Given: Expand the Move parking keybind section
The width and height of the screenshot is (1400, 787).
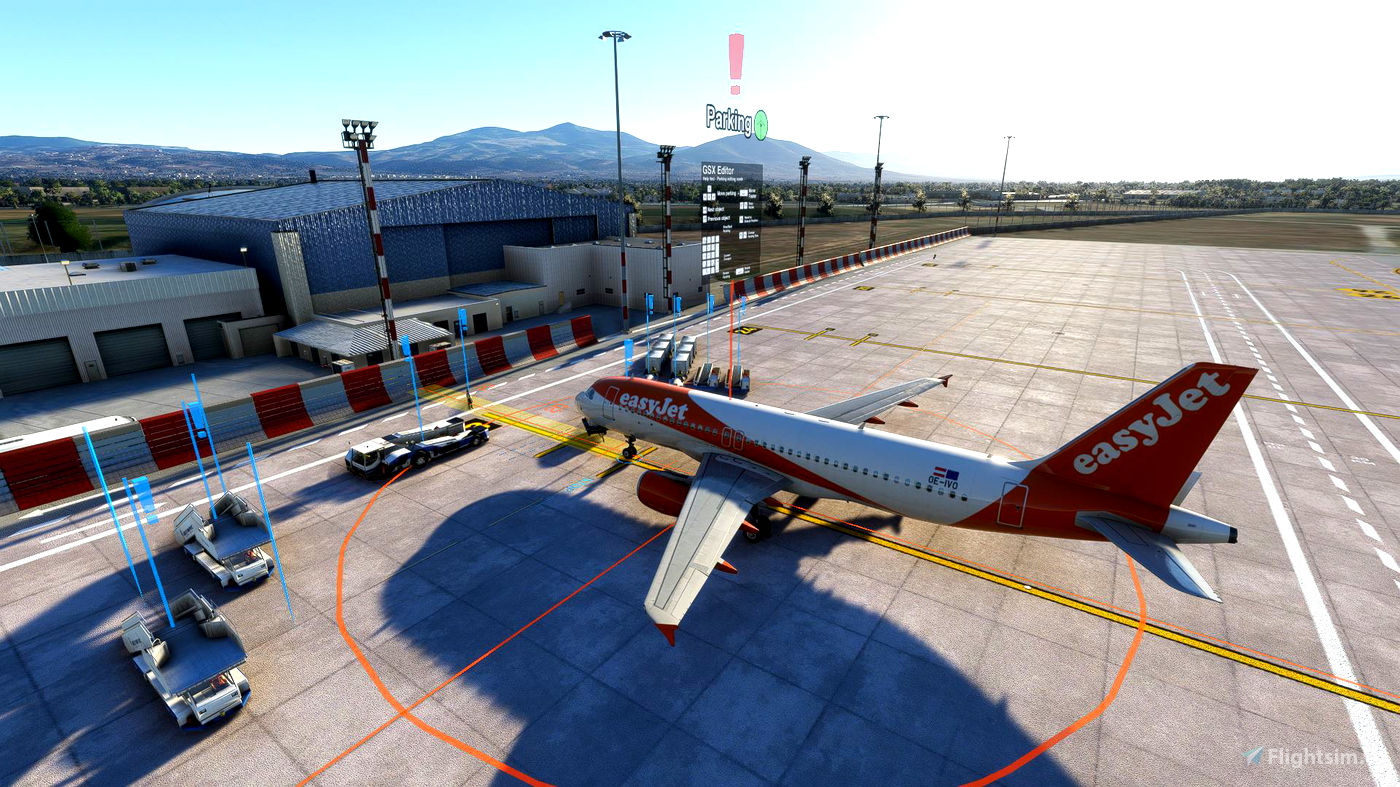Looking at the screenshot, I should point(728,193).
